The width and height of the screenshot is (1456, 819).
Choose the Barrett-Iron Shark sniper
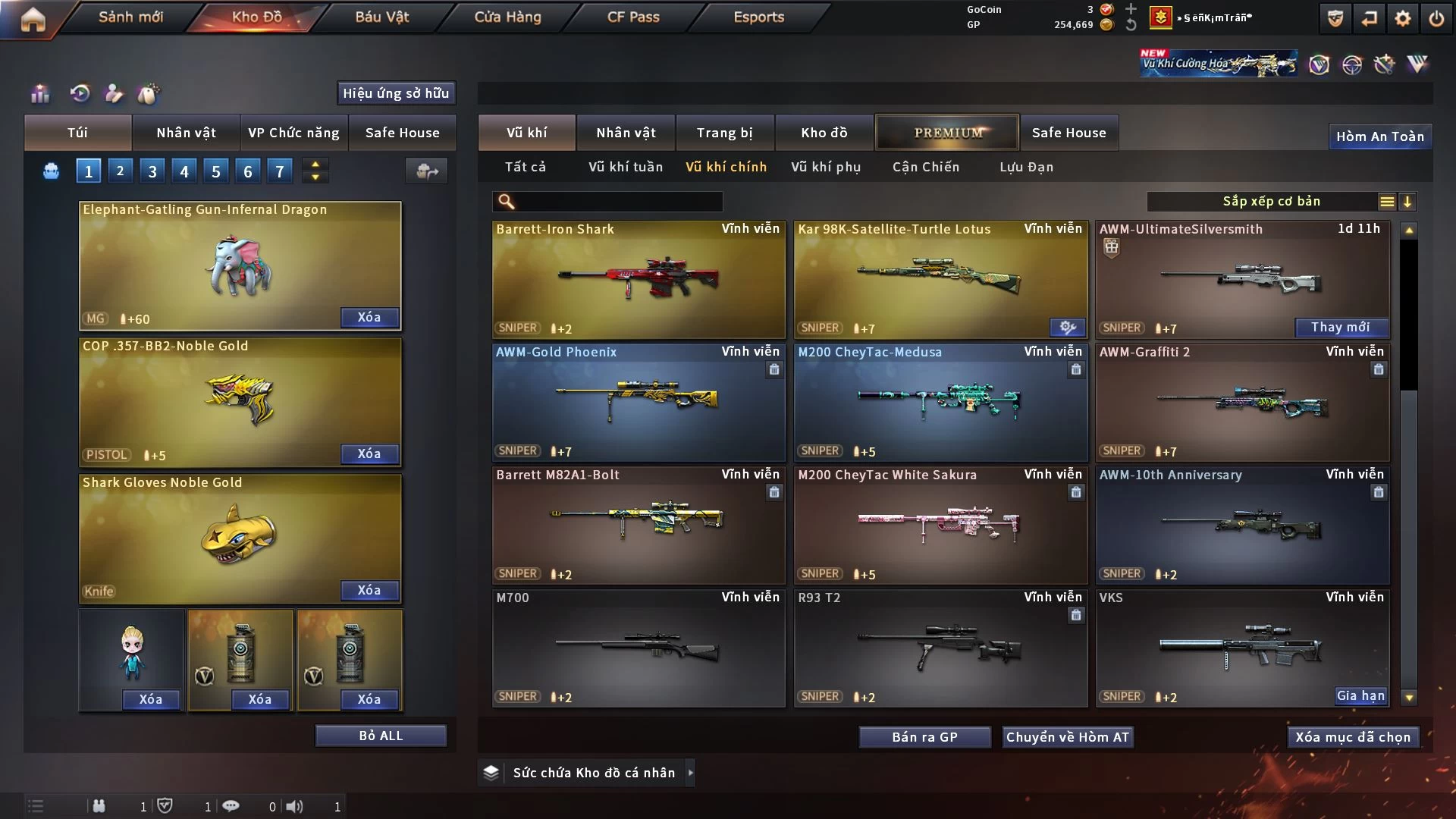coord(638,279)
